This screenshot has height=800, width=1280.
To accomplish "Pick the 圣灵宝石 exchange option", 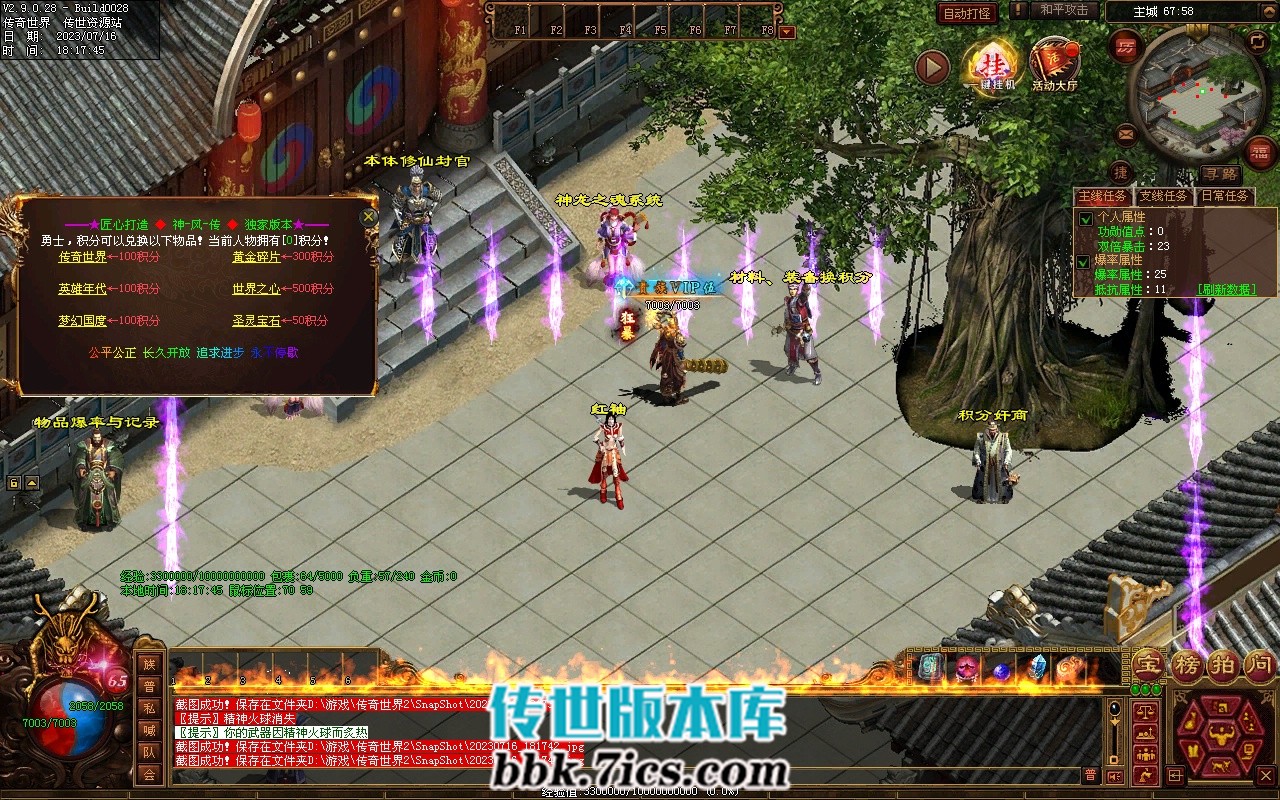I will tap(256, 321).
